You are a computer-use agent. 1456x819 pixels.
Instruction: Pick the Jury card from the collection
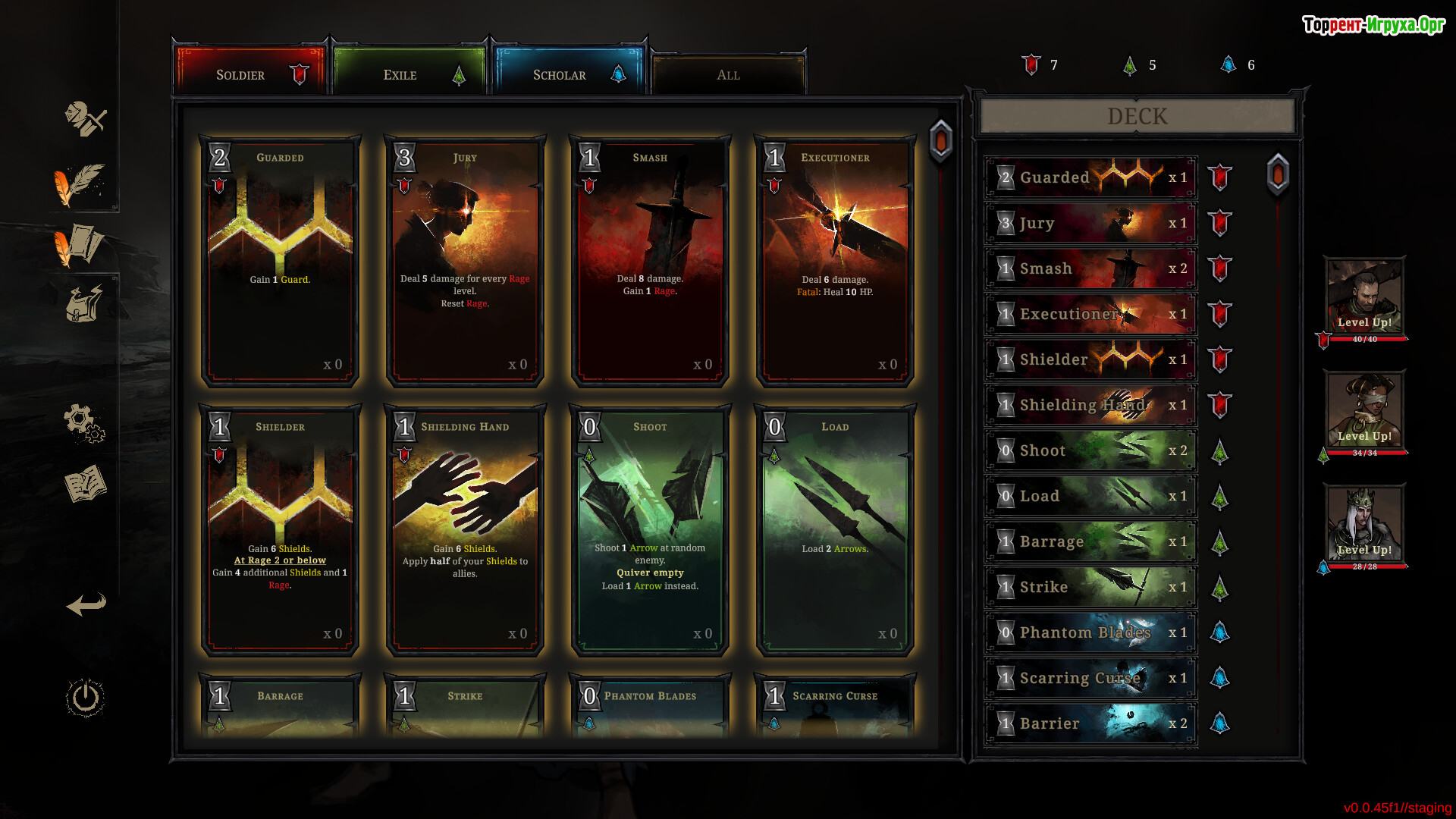[465, 262]
